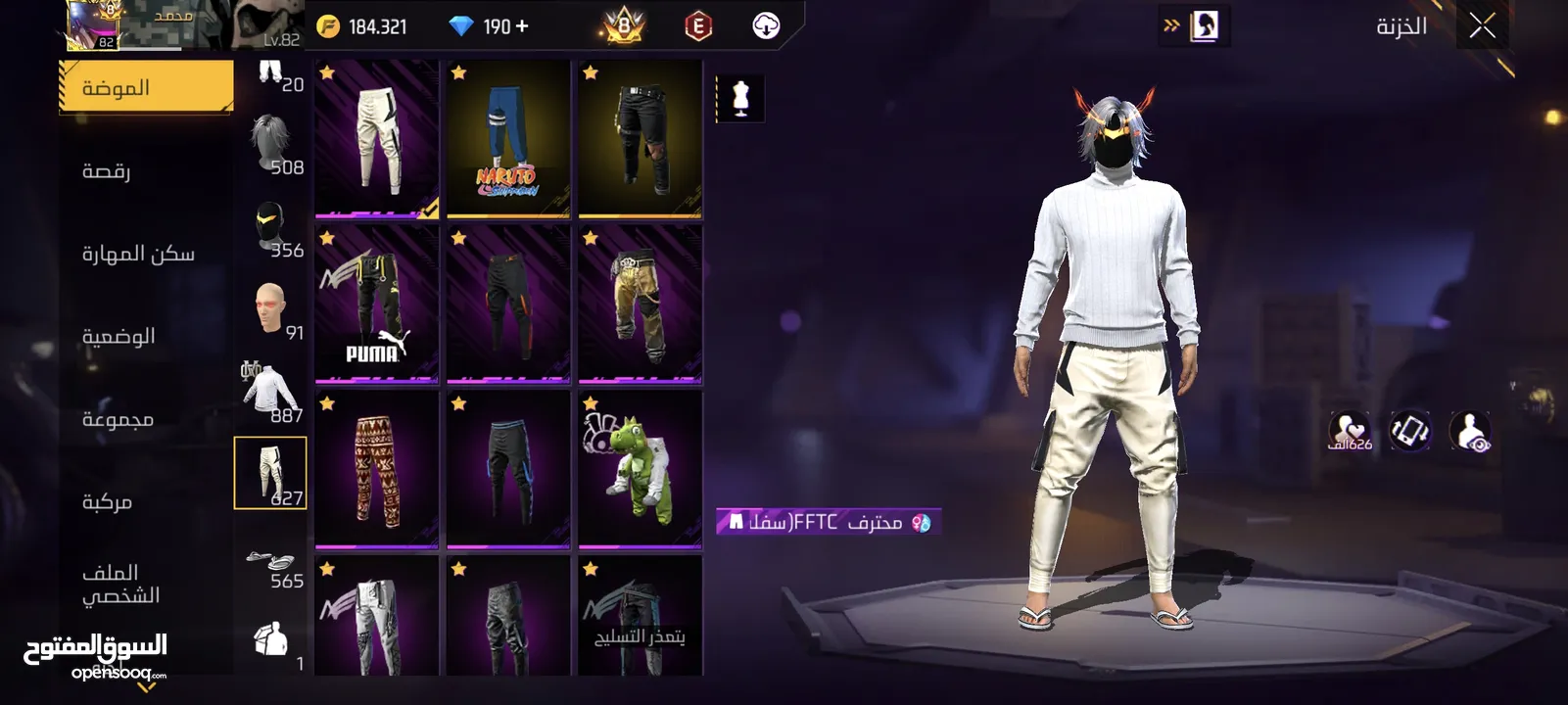1568x705 pixels.
Task: Open the الملف الشخصي profile tab
Action: click(120, 584)
